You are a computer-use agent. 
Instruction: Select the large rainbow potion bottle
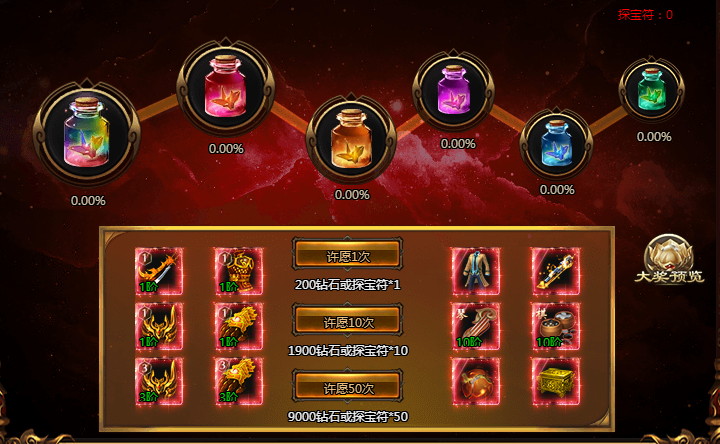[x=88, y=135]
